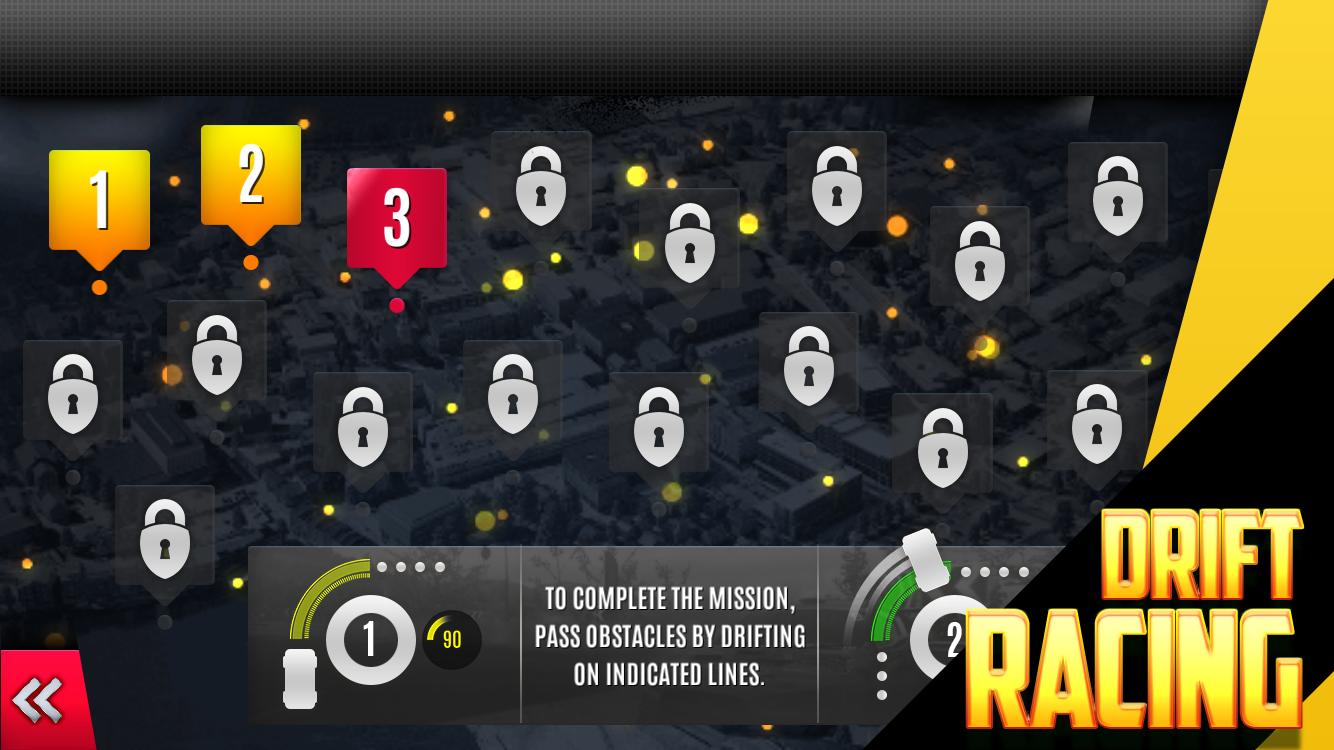The width and height of the screenshot is (1334, 750).
Task: Open the red level 3 marker
Action: tap(396, 219)
